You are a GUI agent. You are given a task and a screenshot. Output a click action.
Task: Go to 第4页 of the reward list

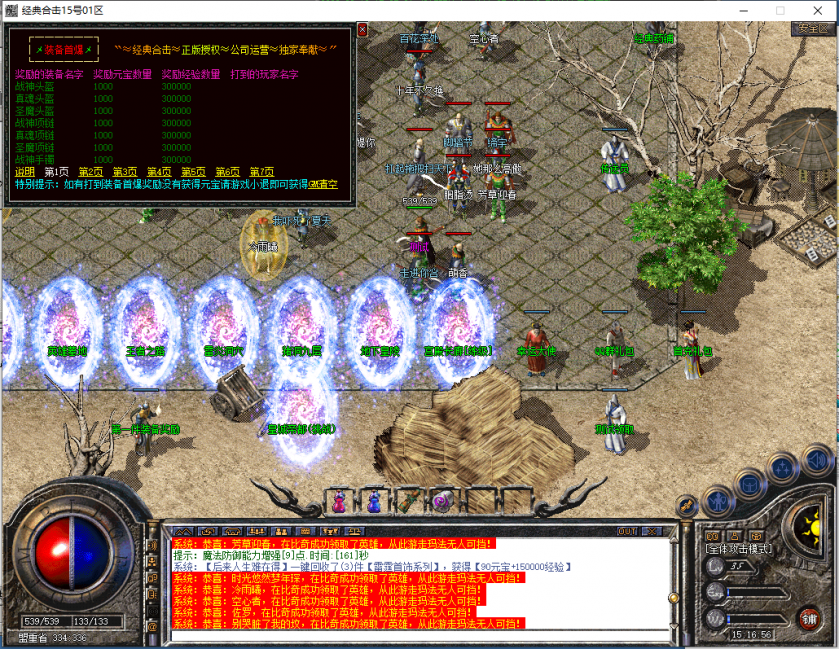point(159,172)
